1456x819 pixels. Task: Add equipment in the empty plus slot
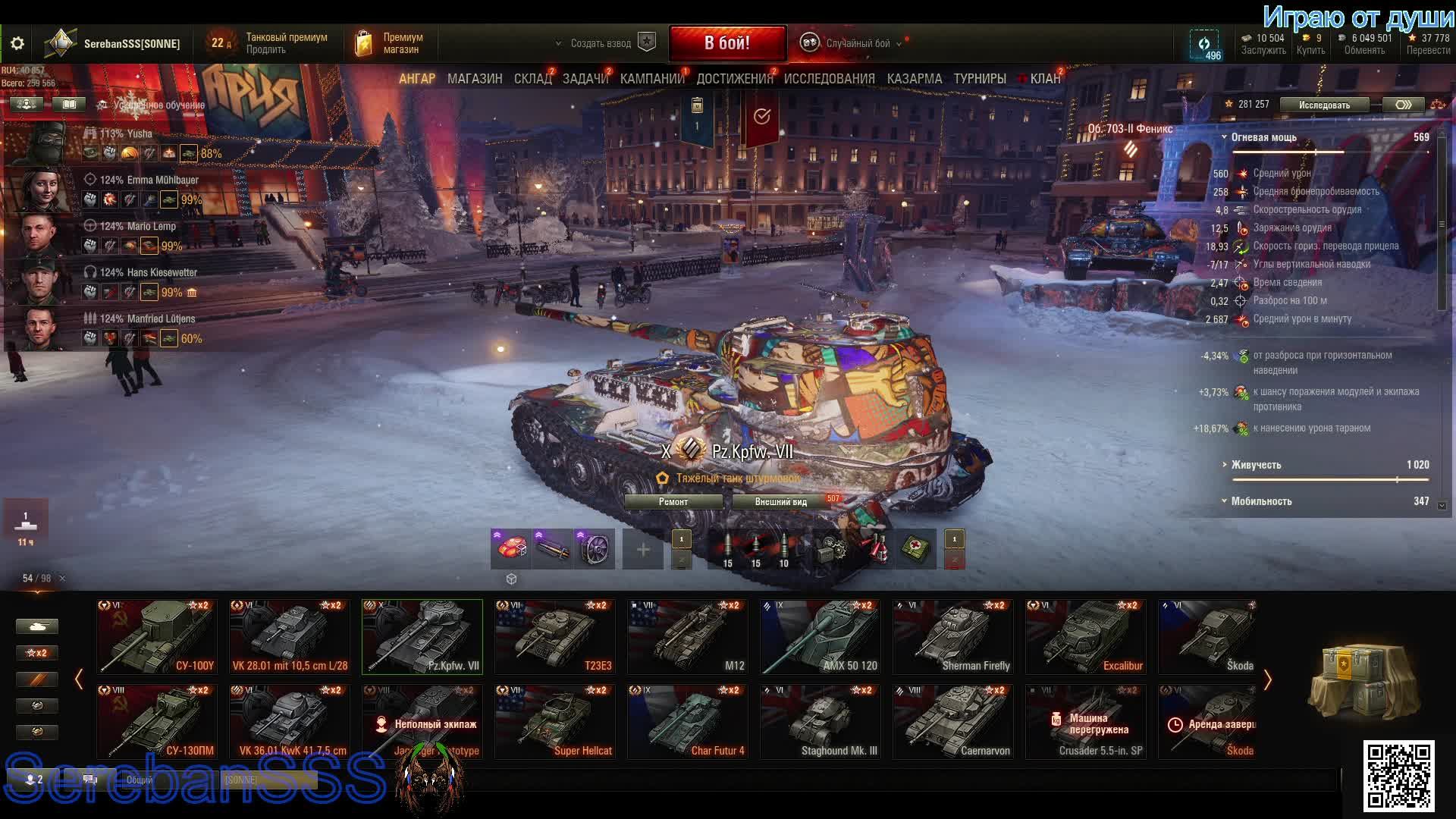tap(643, 549)
